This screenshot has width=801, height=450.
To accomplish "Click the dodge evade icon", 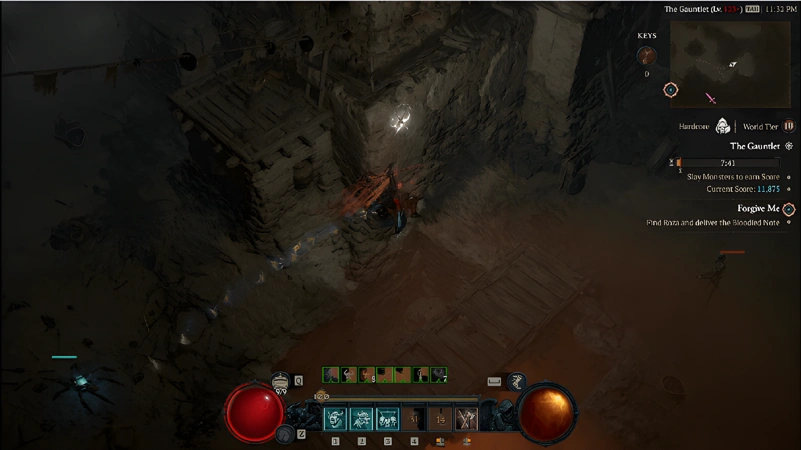I will (x=515, y=381).
